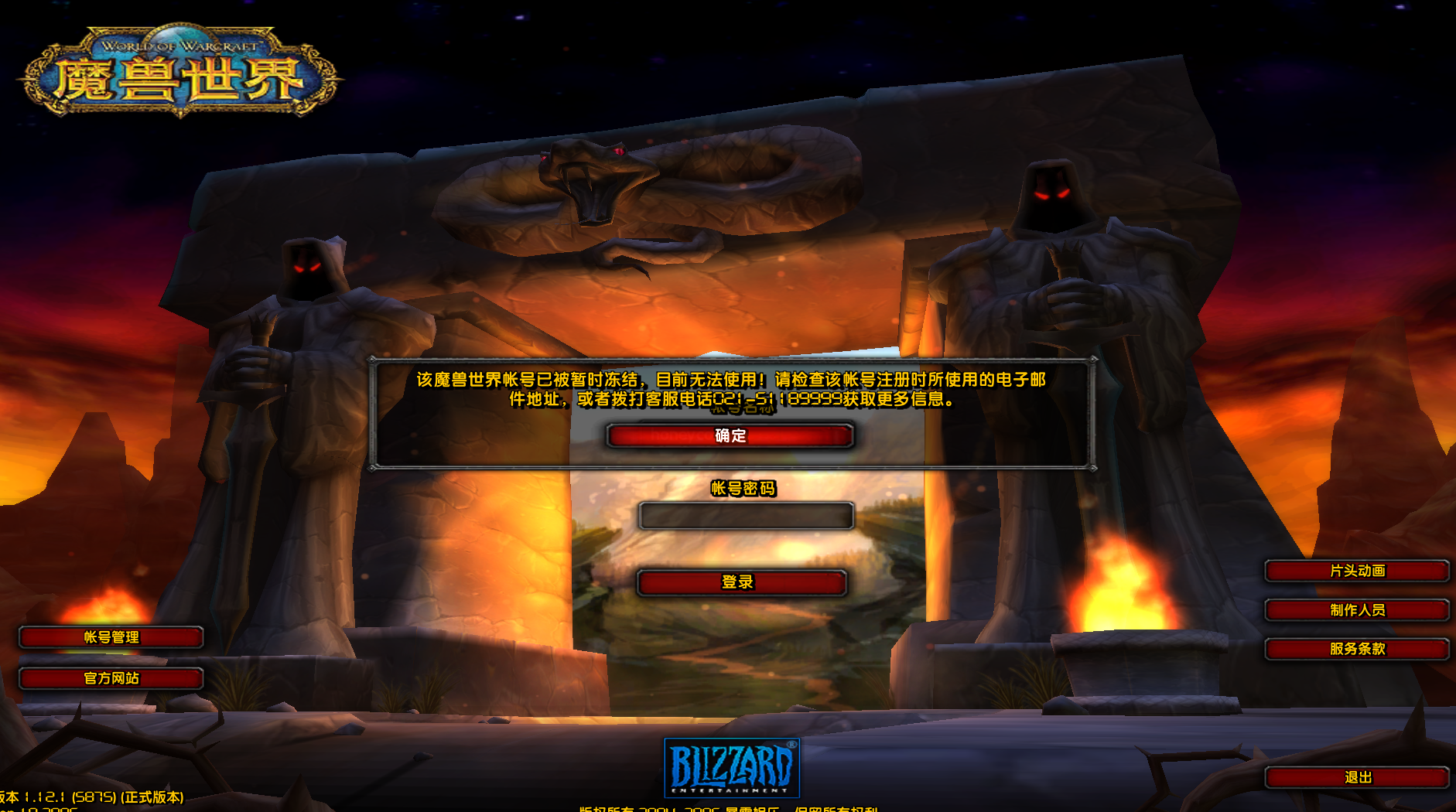Click the 帐号密码 password field
This screenshot has height=812, width=1456.
pos(747,516)
